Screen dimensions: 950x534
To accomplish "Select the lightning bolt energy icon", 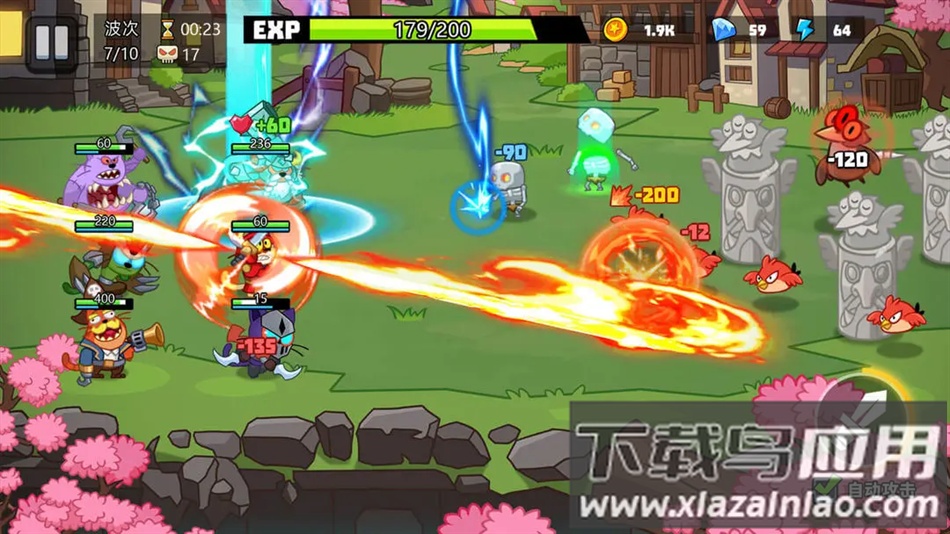I will pos(805,30).
